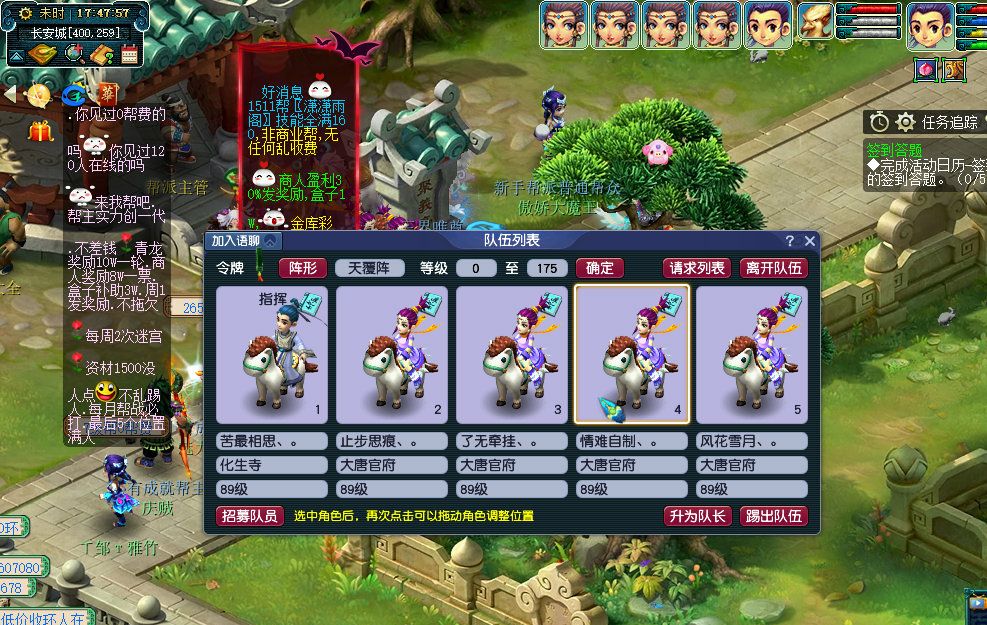This screenshot has width=987, height=625.
Task: Choose team member 了无牵挂 in slot 3
Action: [512, 355]
